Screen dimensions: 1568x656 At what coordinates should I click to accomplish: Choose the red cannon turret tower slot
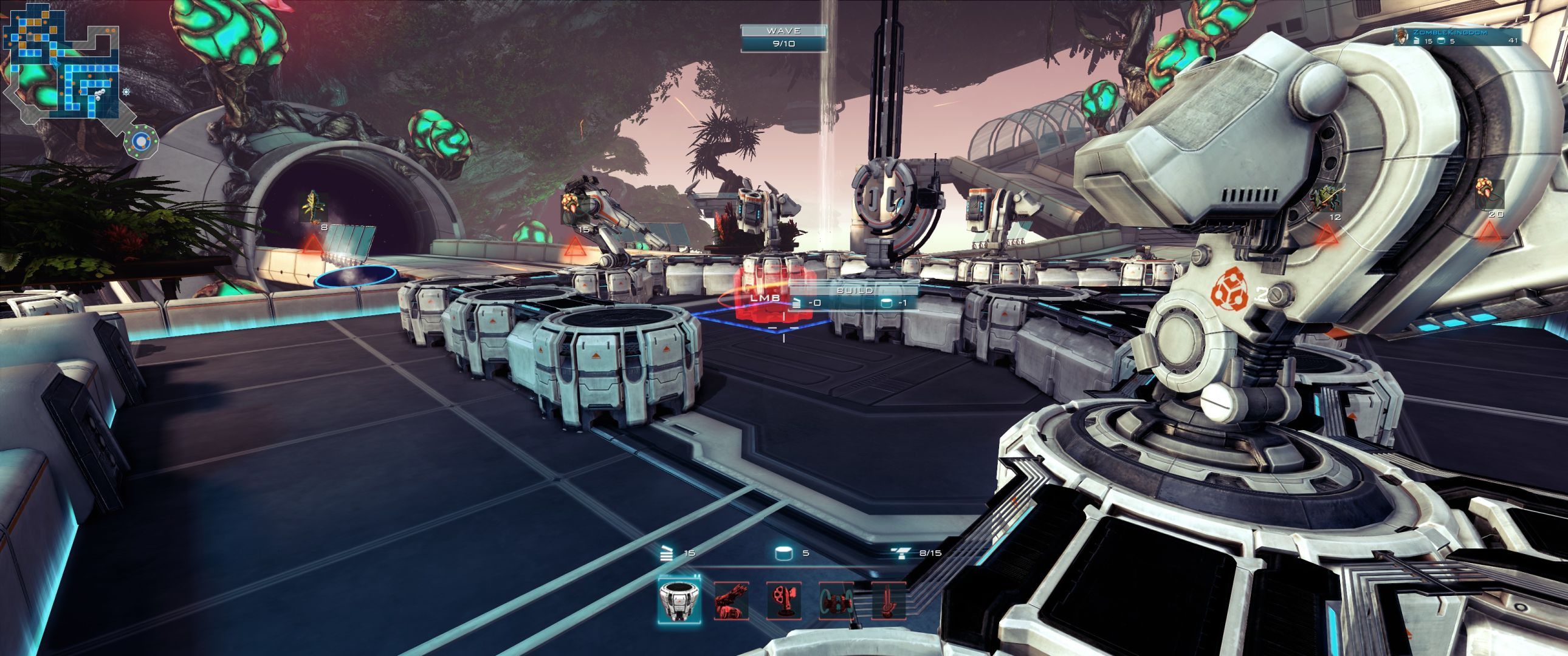[x=731, y=600]
